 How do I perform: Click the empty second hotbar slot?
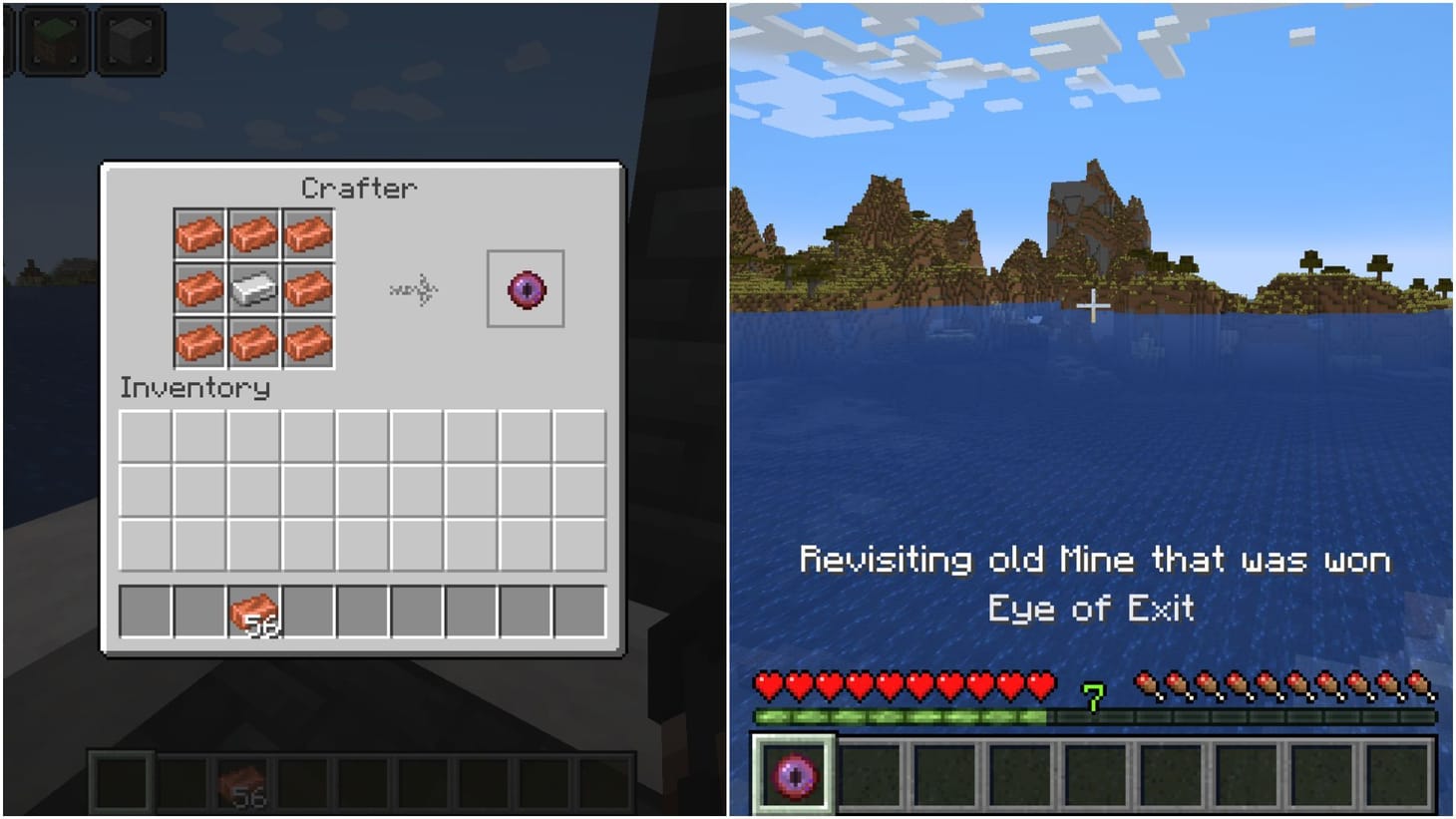(x=869, y=773)
